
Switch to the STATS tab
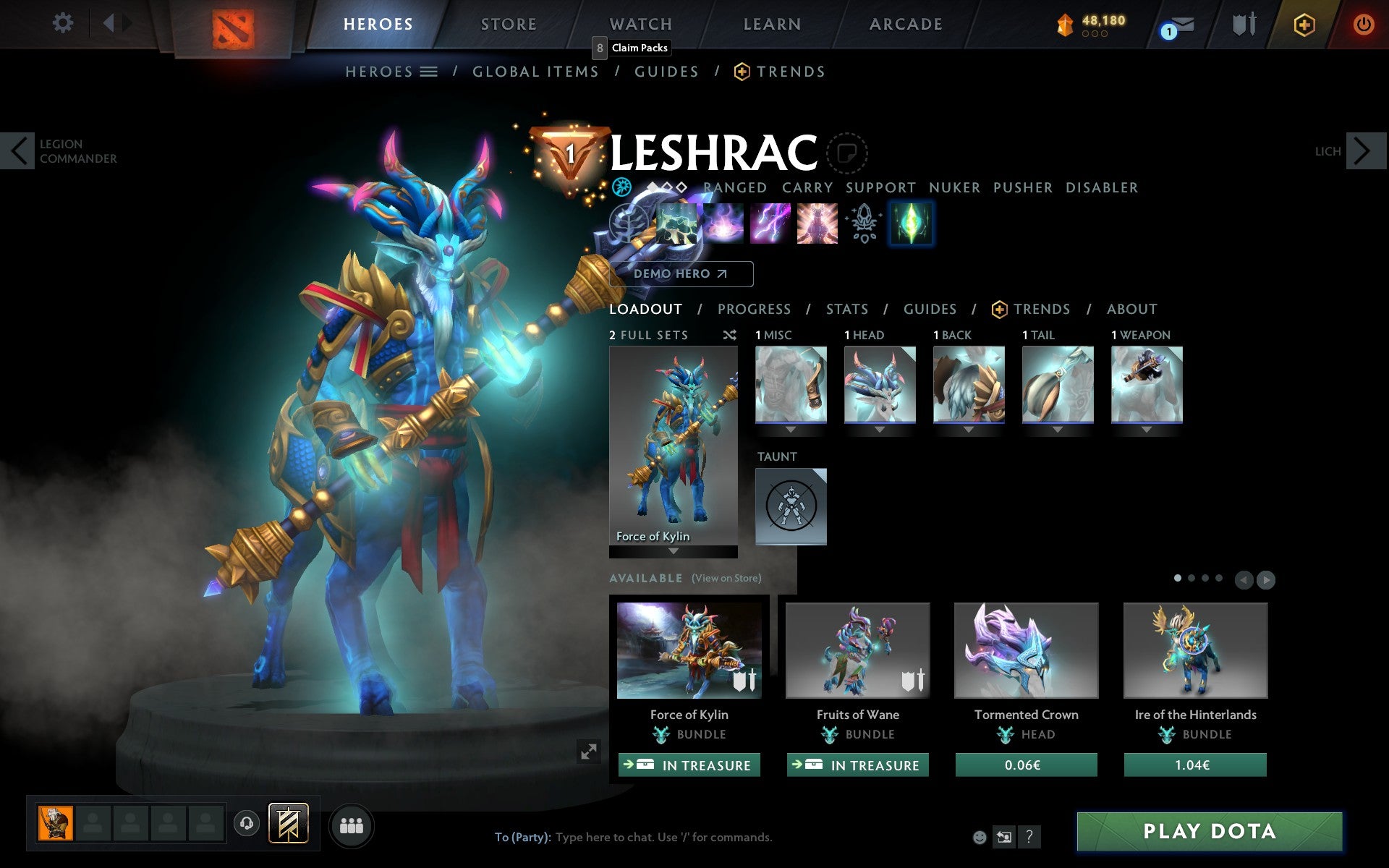[x=846, y=309]
